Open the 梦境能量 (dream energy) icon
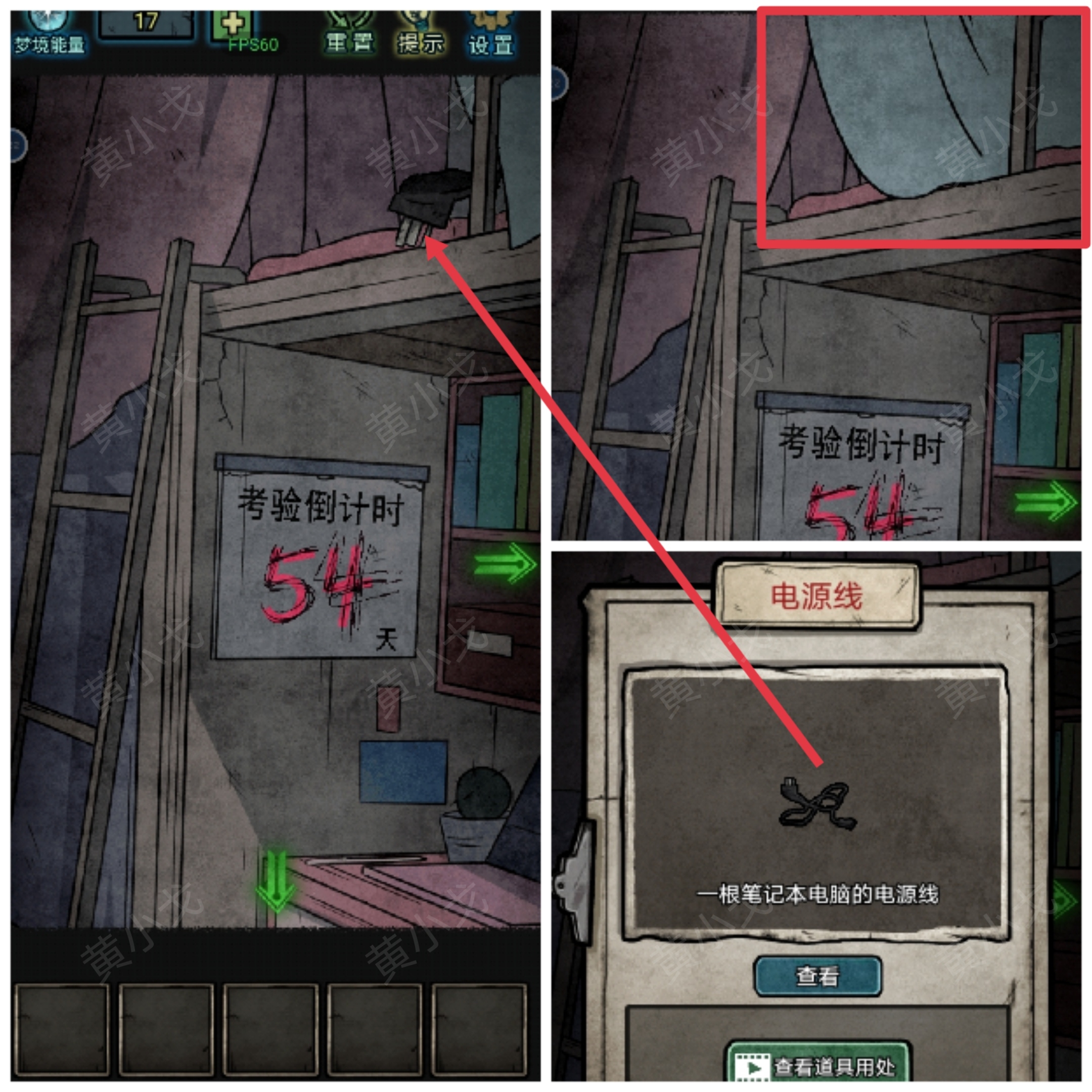The height and width of the screenshot is (1092, 1092). 48,25
